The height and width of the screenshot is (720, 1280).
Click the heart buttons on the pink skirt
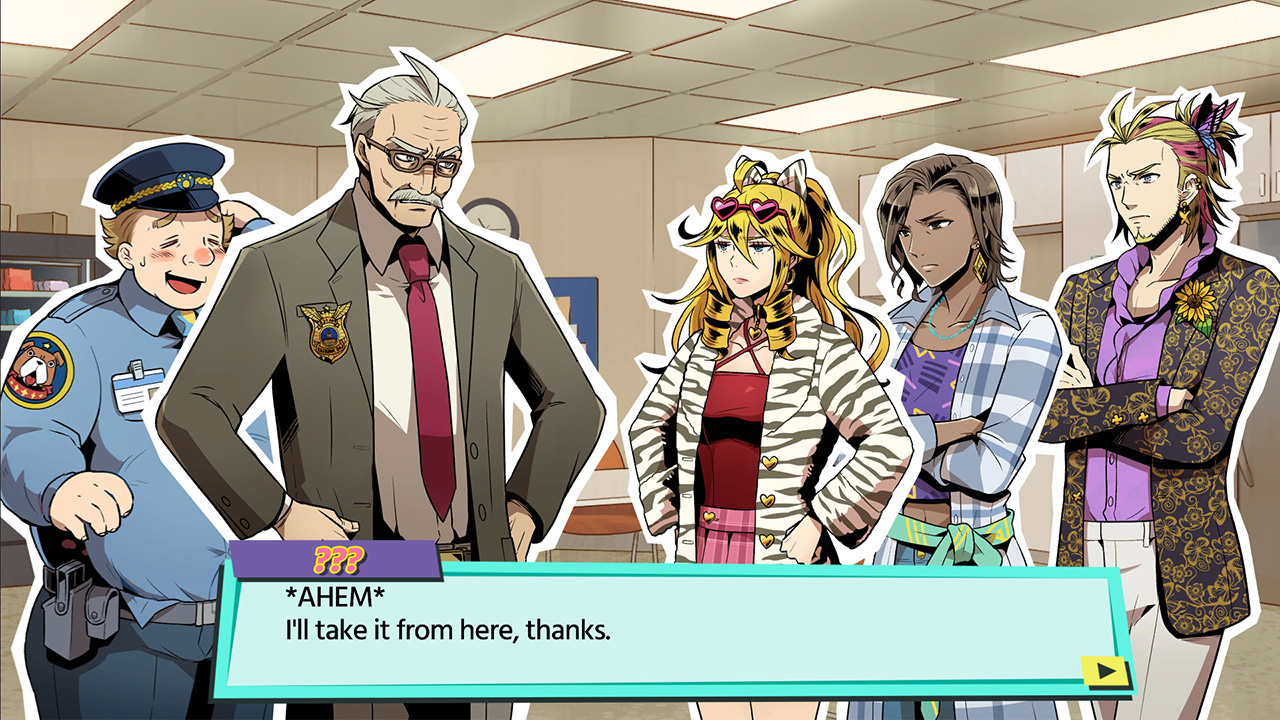point(709,515)
